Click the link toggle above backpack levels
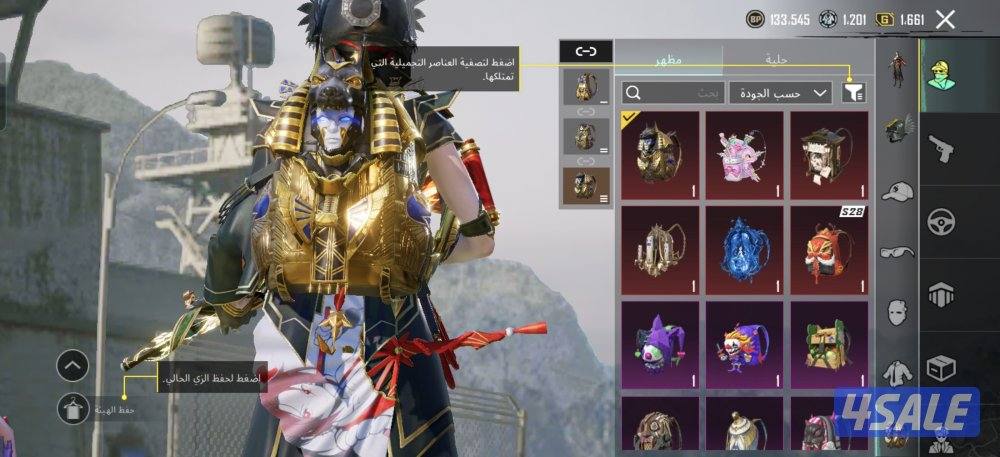The height and width of the screenshot is (457, 1000). 585,52
